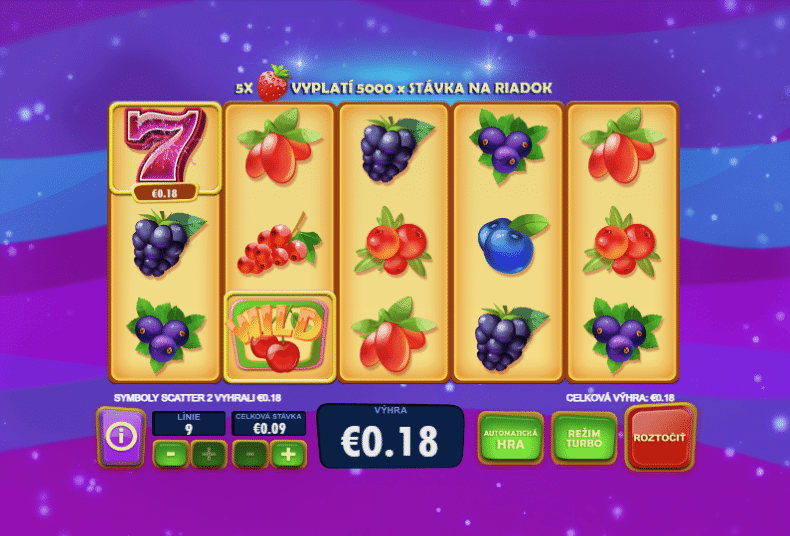Increase the Línie count with plus
The height and width of the screenshot is (536, 790).
(207, 454)
